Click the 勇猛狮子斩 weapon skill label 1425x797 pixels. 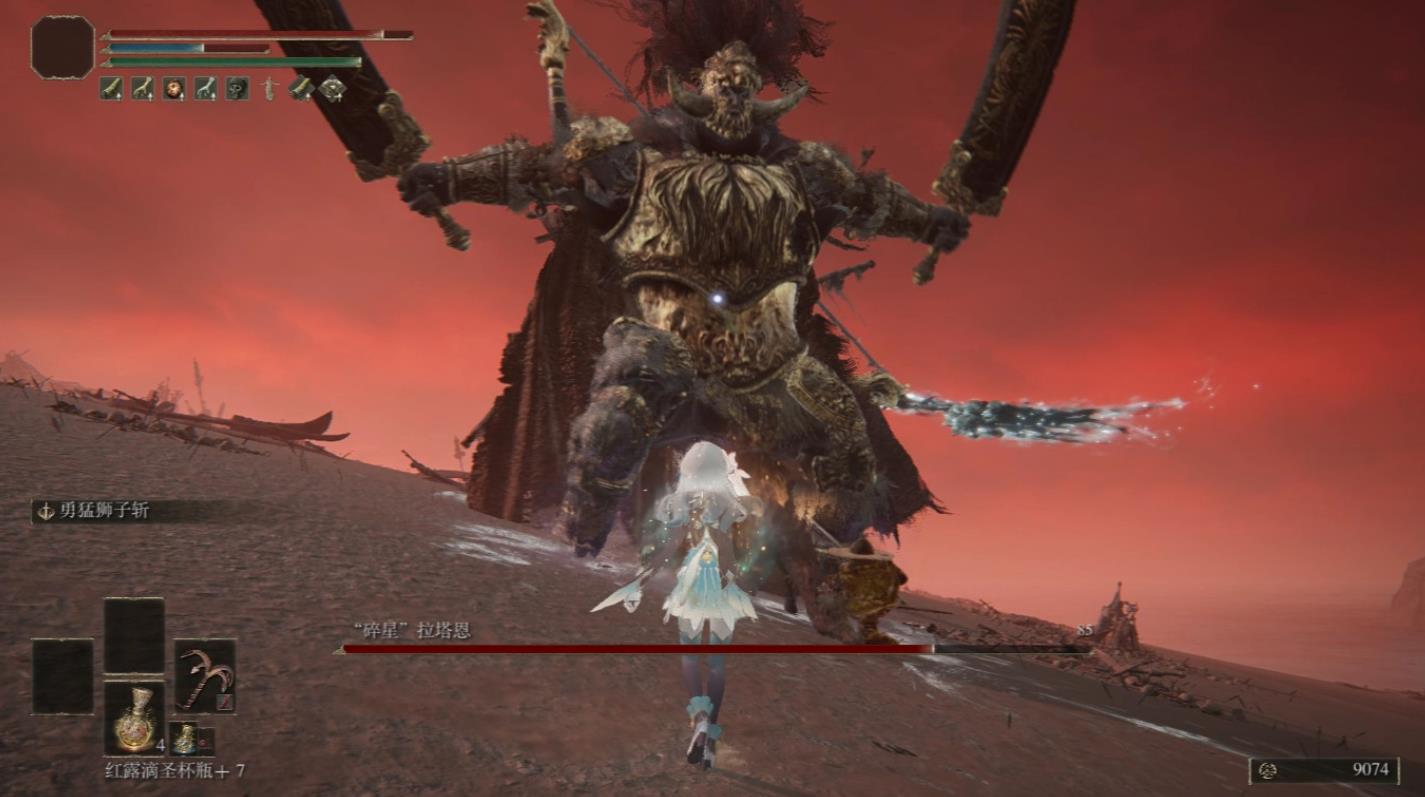[x=104, y=511]
